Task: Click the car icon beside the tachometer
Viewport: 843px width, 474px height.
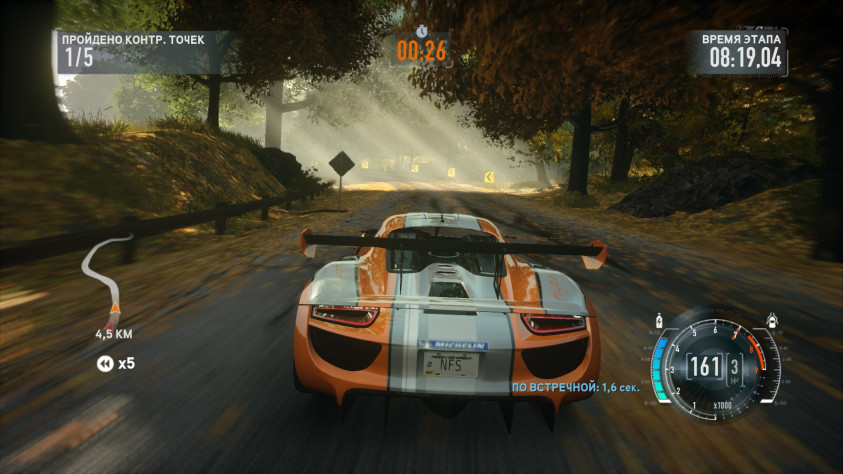Action: pyautogui.click(x=773, y=321)
